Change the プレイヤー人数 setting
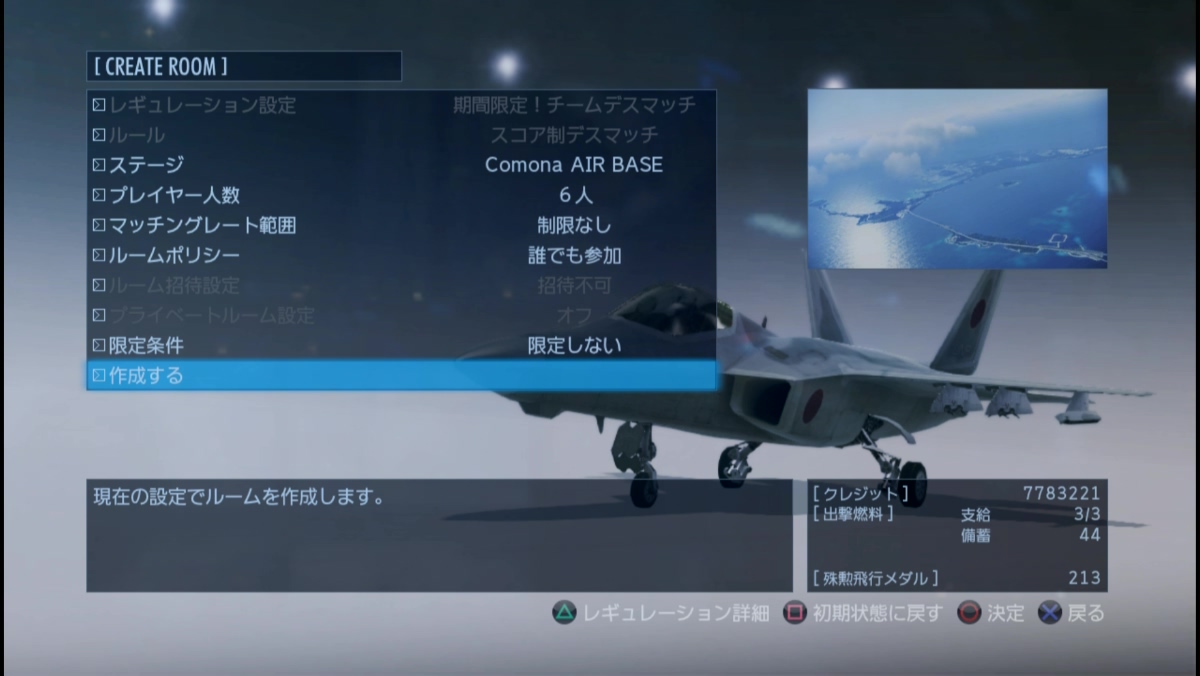This screenshot has height=676, width=1200. [x=400, y=195]
